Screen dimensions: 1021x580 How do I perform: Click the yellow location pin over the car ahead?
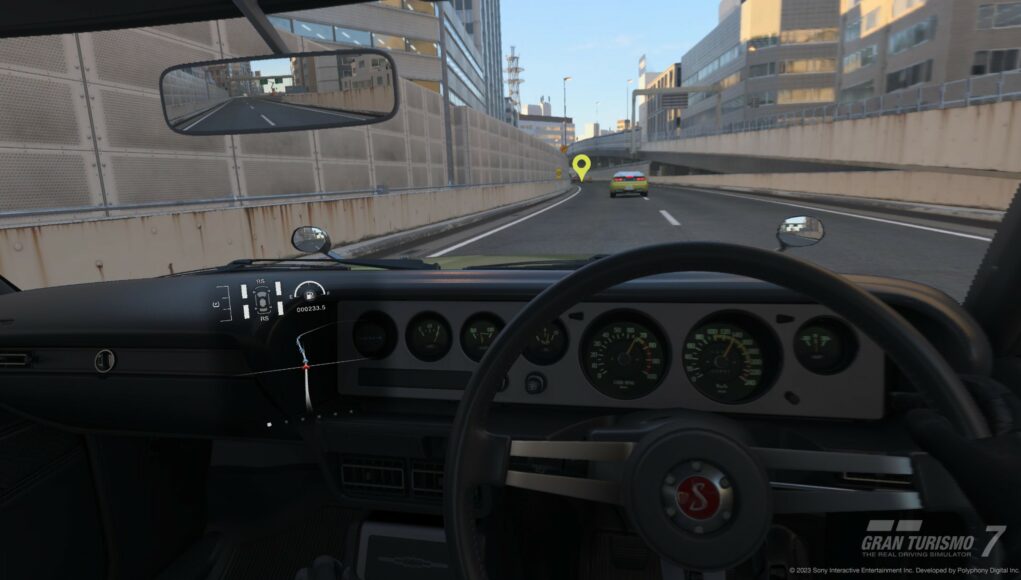click(x=581, y=165)
